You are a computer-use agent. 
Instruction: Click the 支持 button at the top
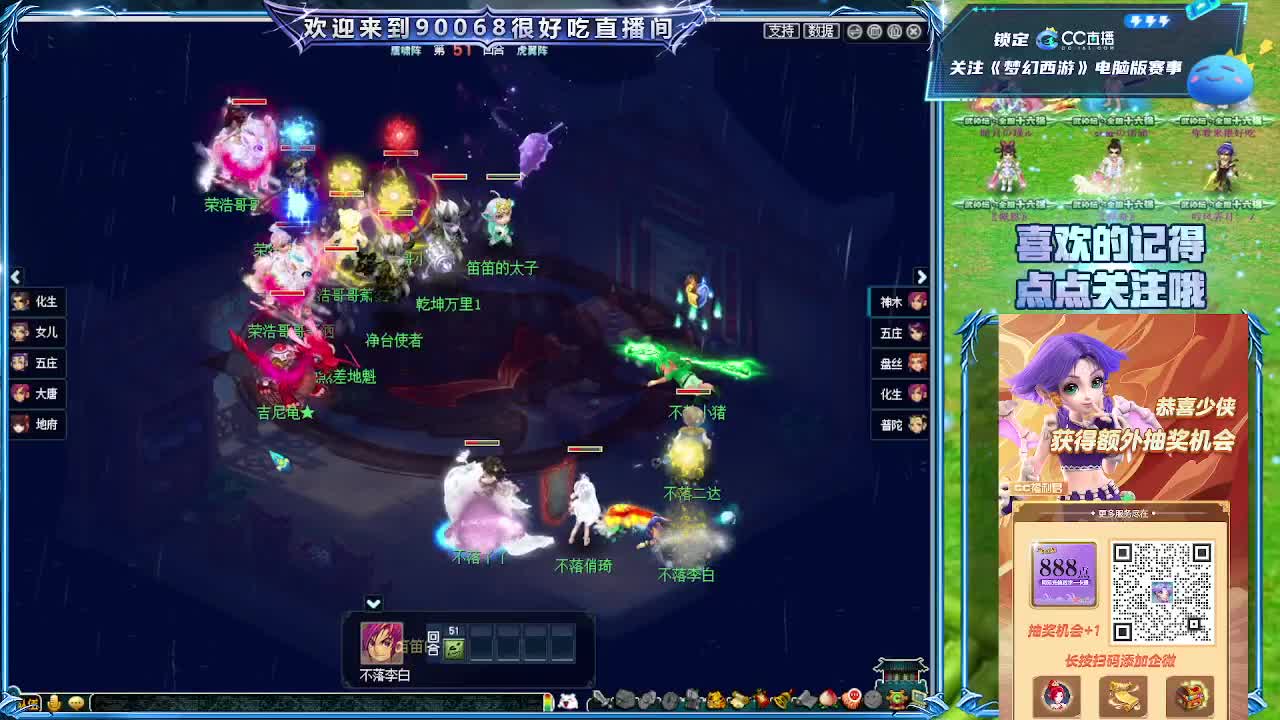[x=779, y=32]
